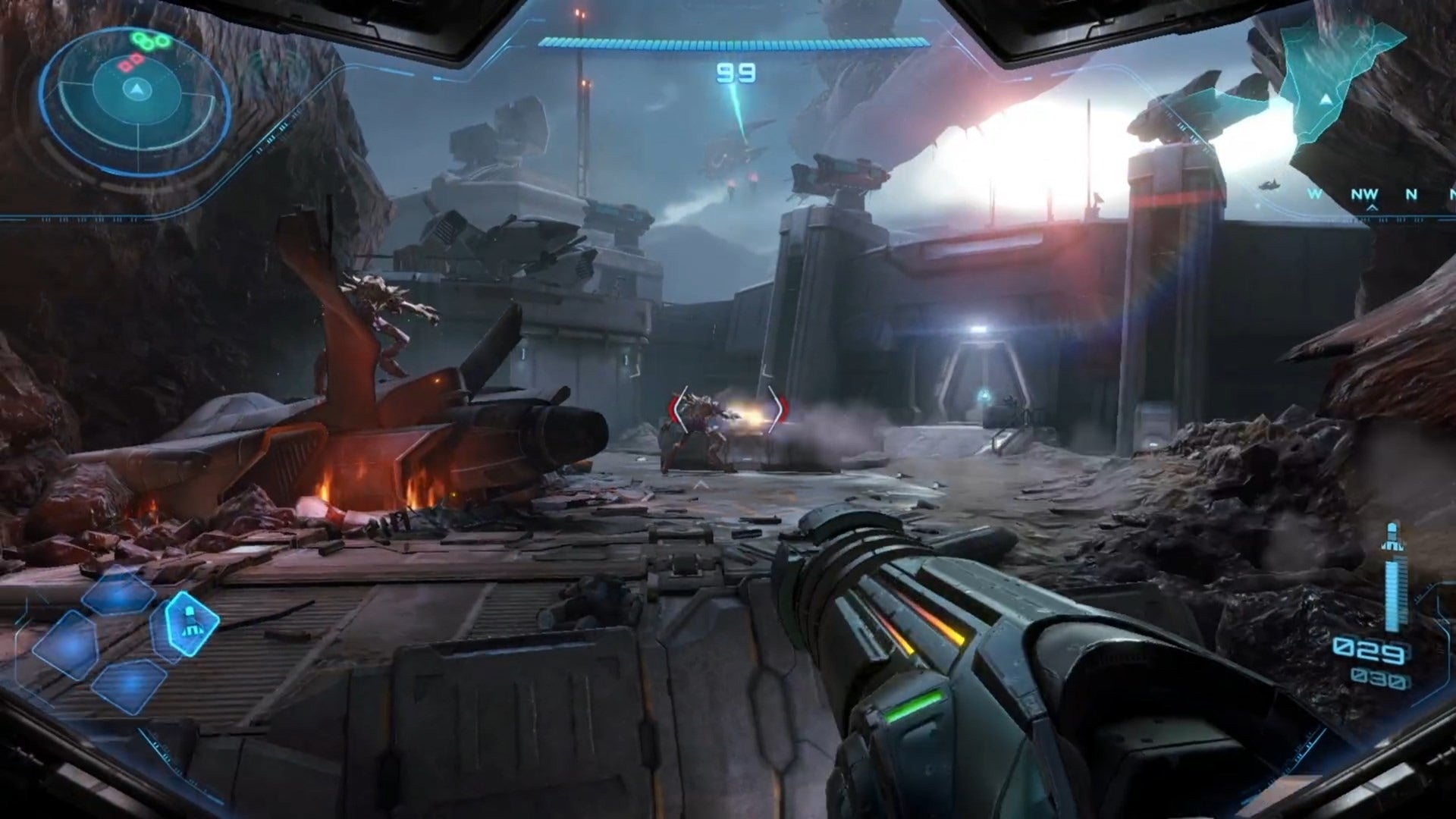
Task: Click the leftmost square ability slot
Action: tap(68, 643)
